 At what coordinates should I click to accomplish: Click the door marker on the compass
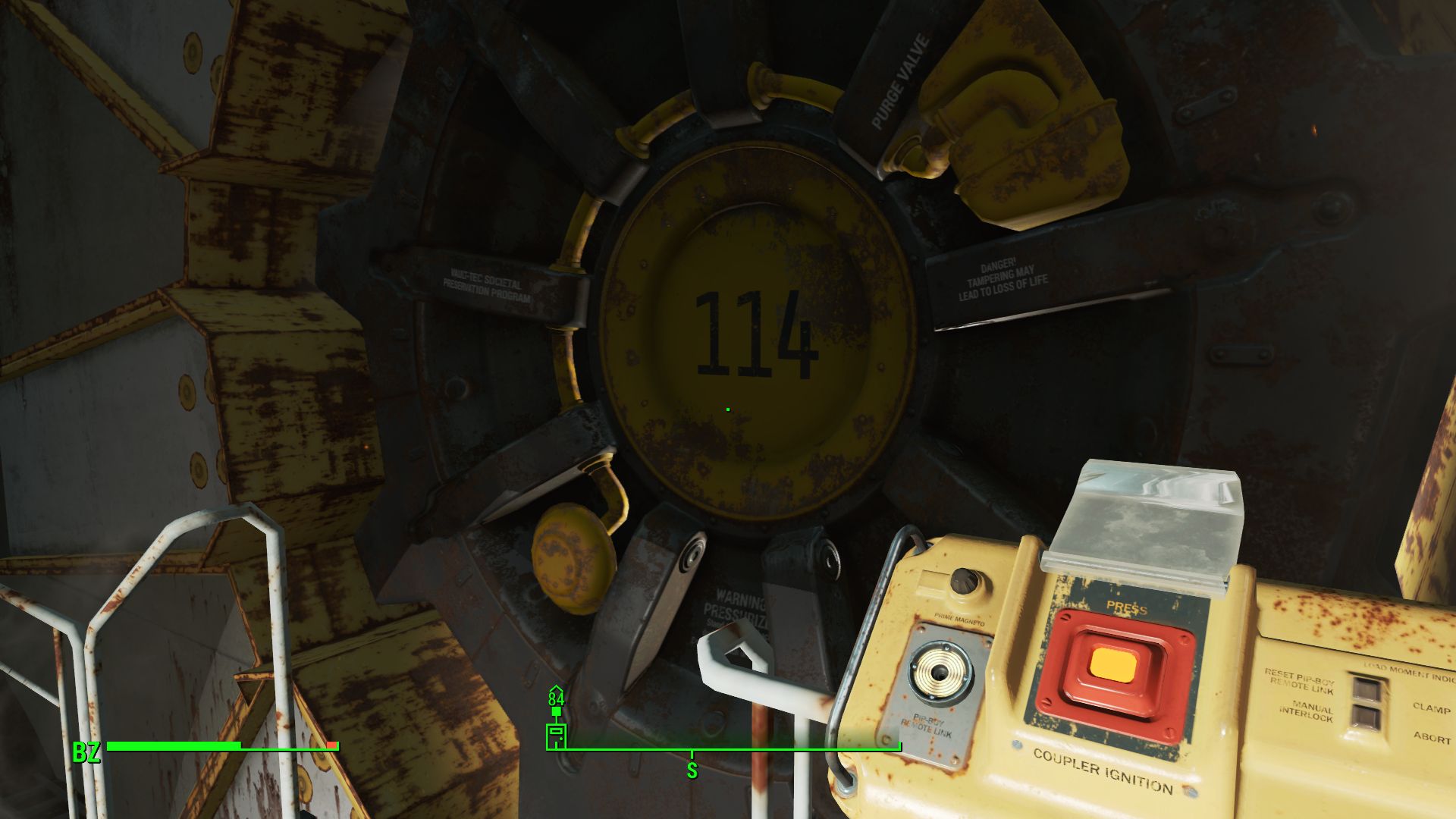556,736
